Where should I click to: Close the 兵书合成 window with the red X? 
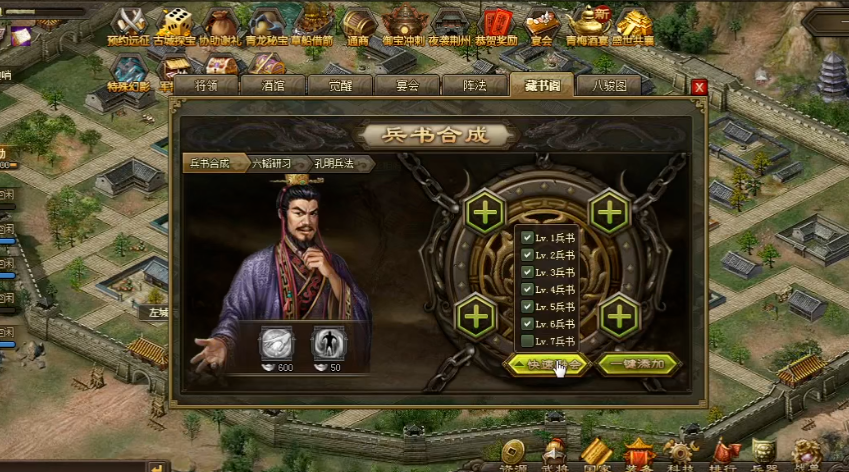[x=699, y=87]
